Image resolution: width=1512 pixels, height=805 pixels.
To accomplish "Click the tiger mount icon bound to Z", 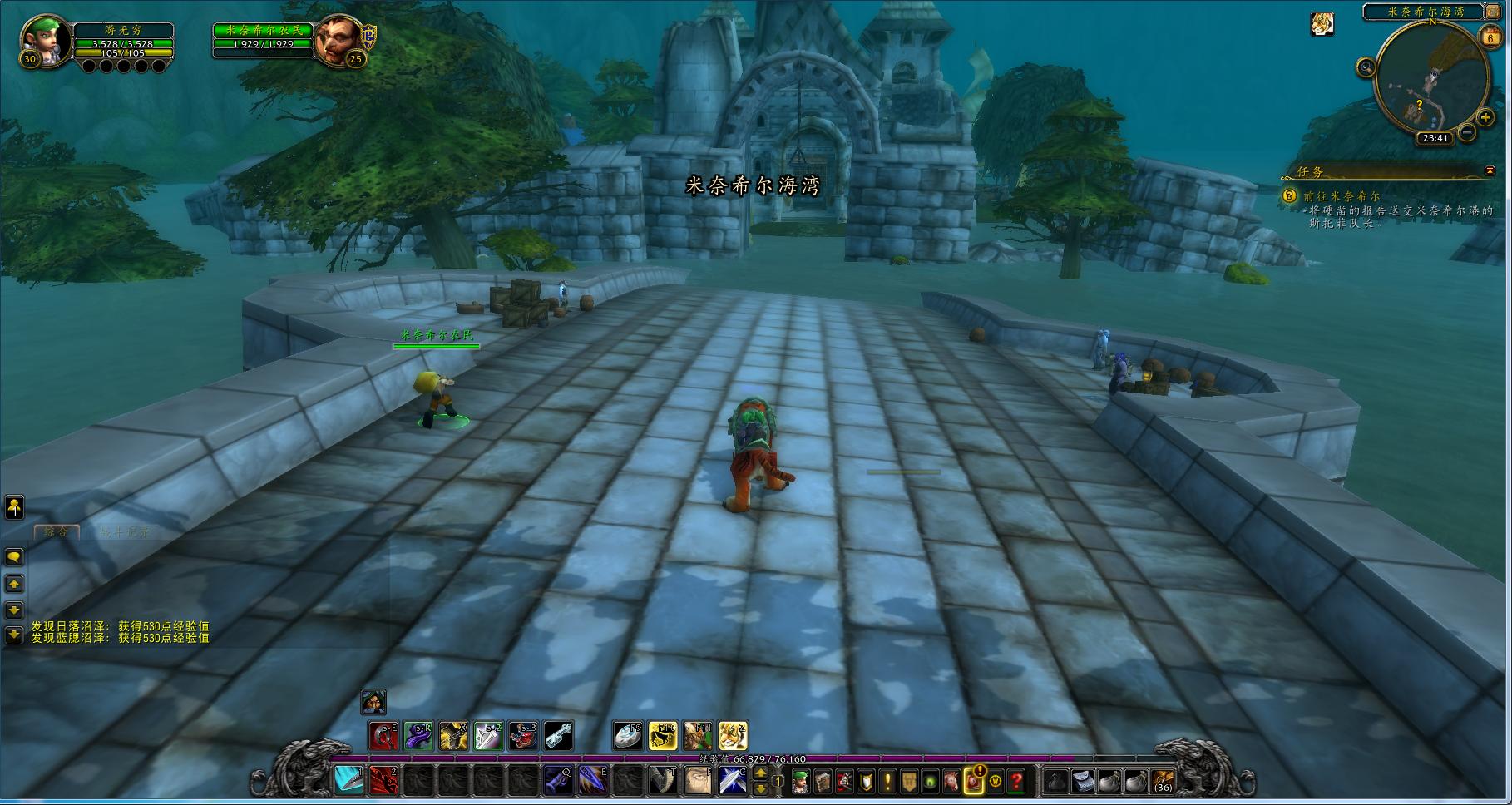I will pyautogui.click(x=733, y=736).
